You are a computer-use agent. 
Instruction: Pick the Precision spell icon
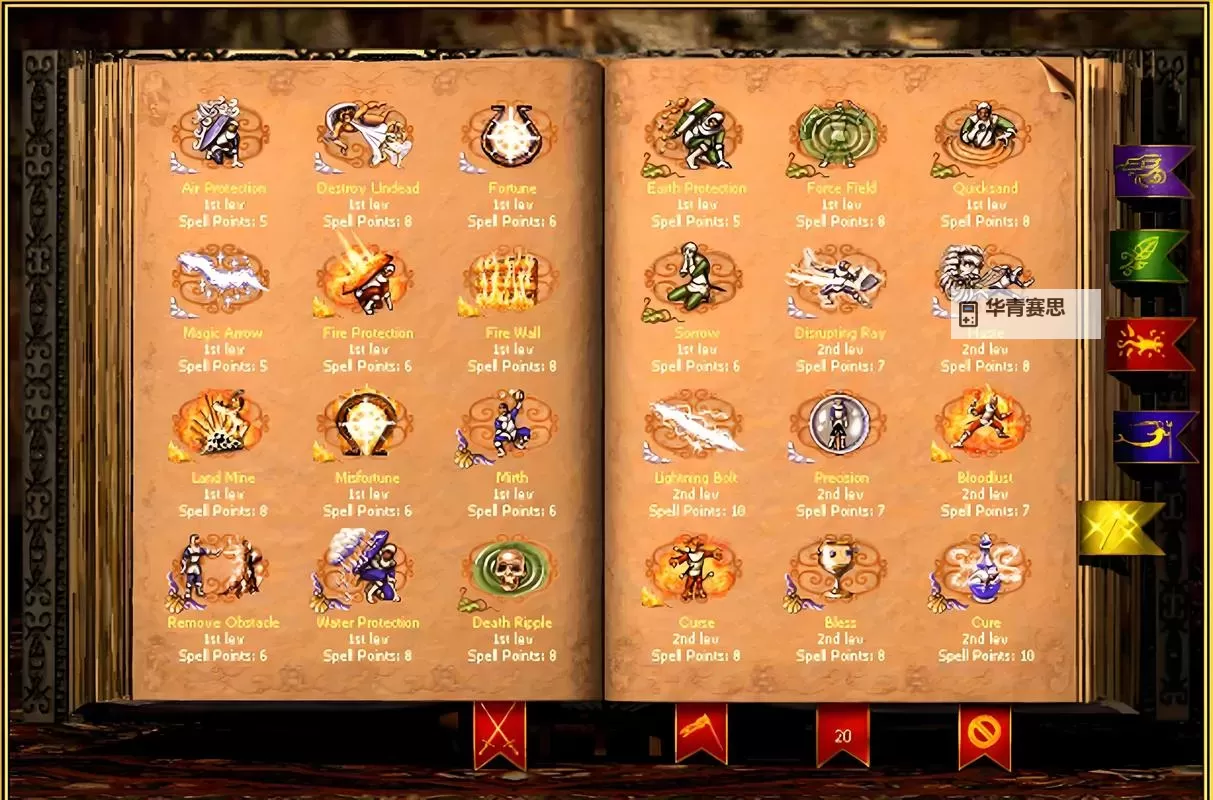pos(840,422)
